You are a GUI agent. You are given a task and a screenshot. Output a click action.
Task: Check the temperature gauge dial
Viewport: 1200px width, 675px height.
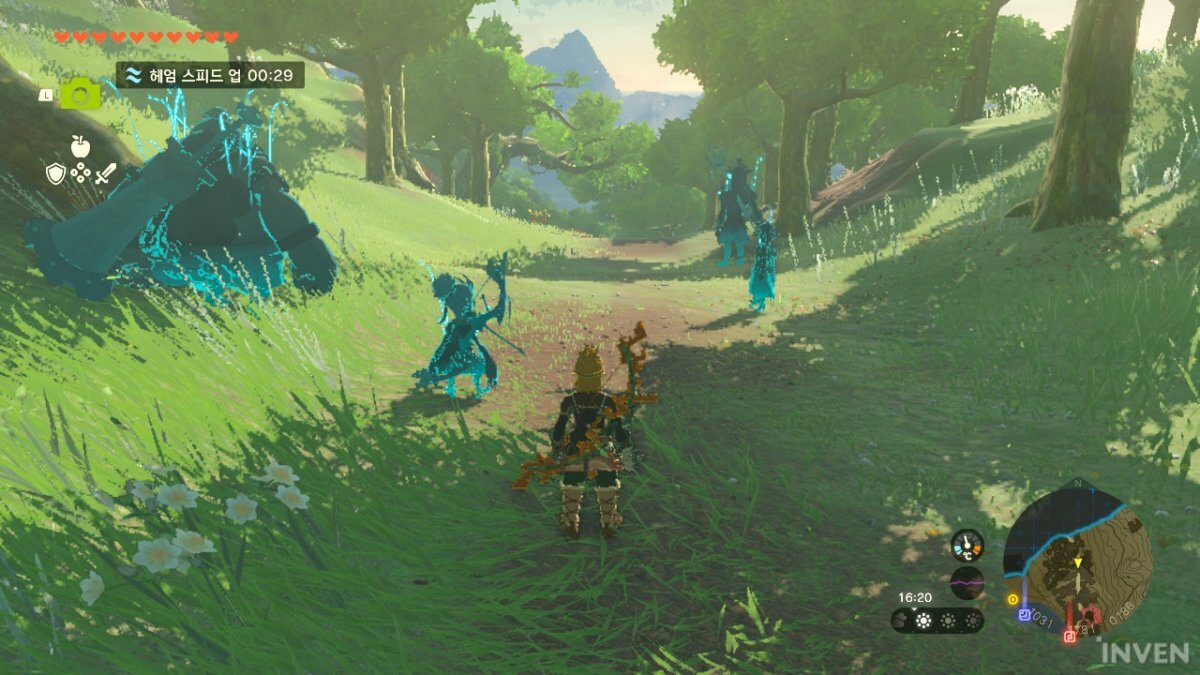967,545
